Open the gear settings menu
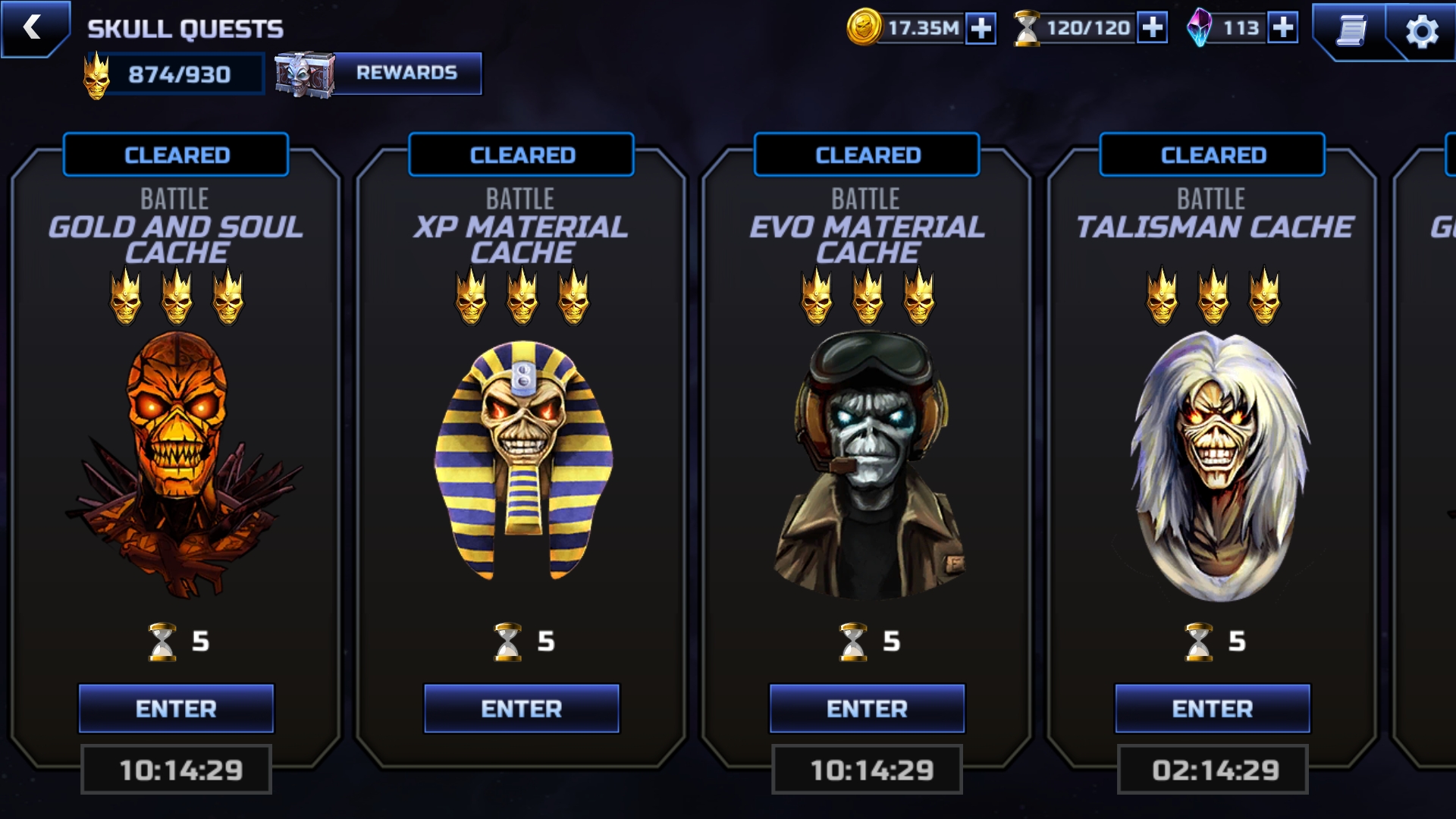 [1421, 32]
